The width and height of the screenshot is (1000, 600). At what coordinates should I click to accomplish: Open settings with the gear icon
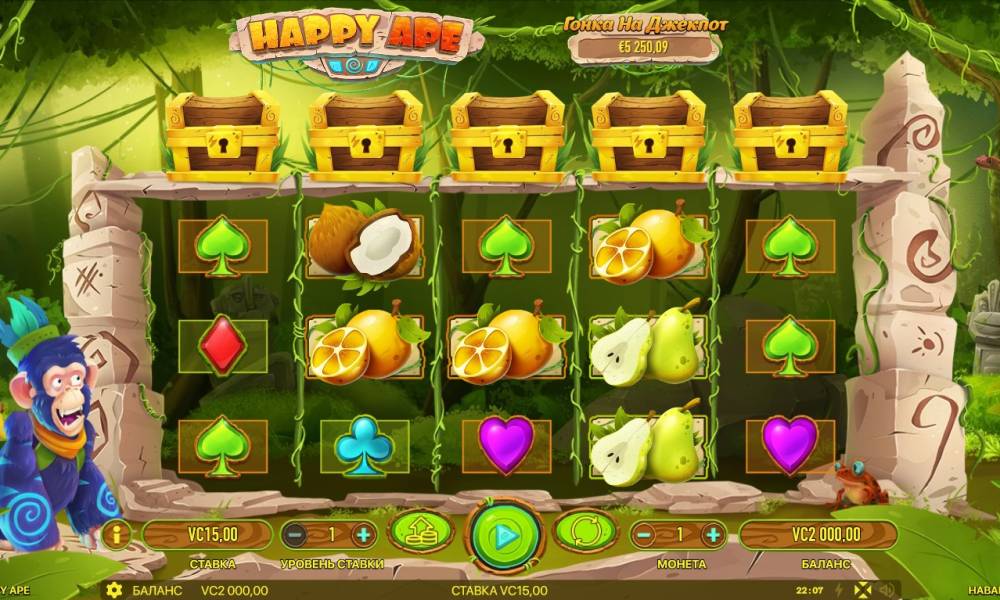pos(114,589)
